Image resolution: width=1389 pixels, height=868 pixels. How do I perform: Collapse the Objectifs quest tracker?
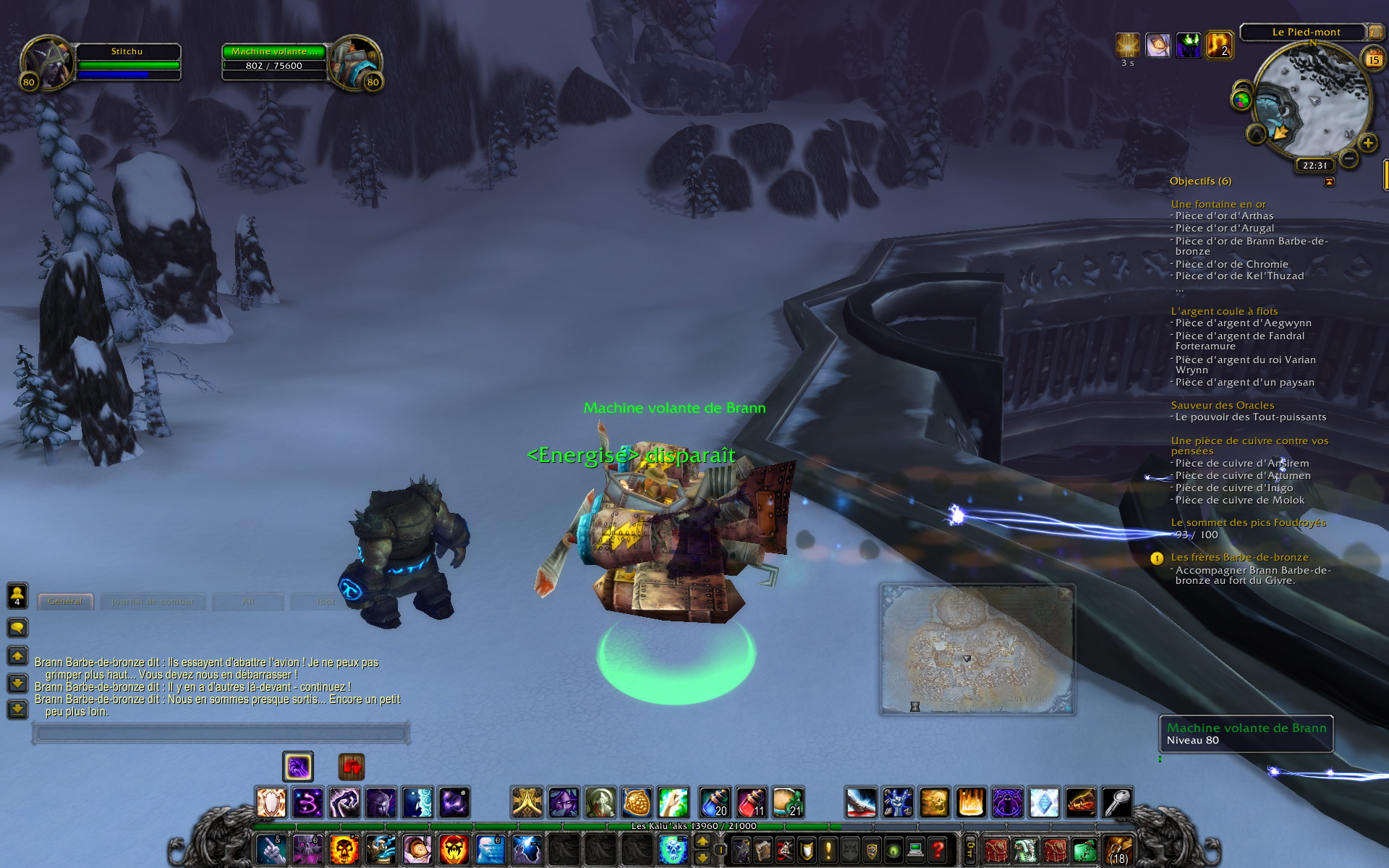pos(1329,182)
